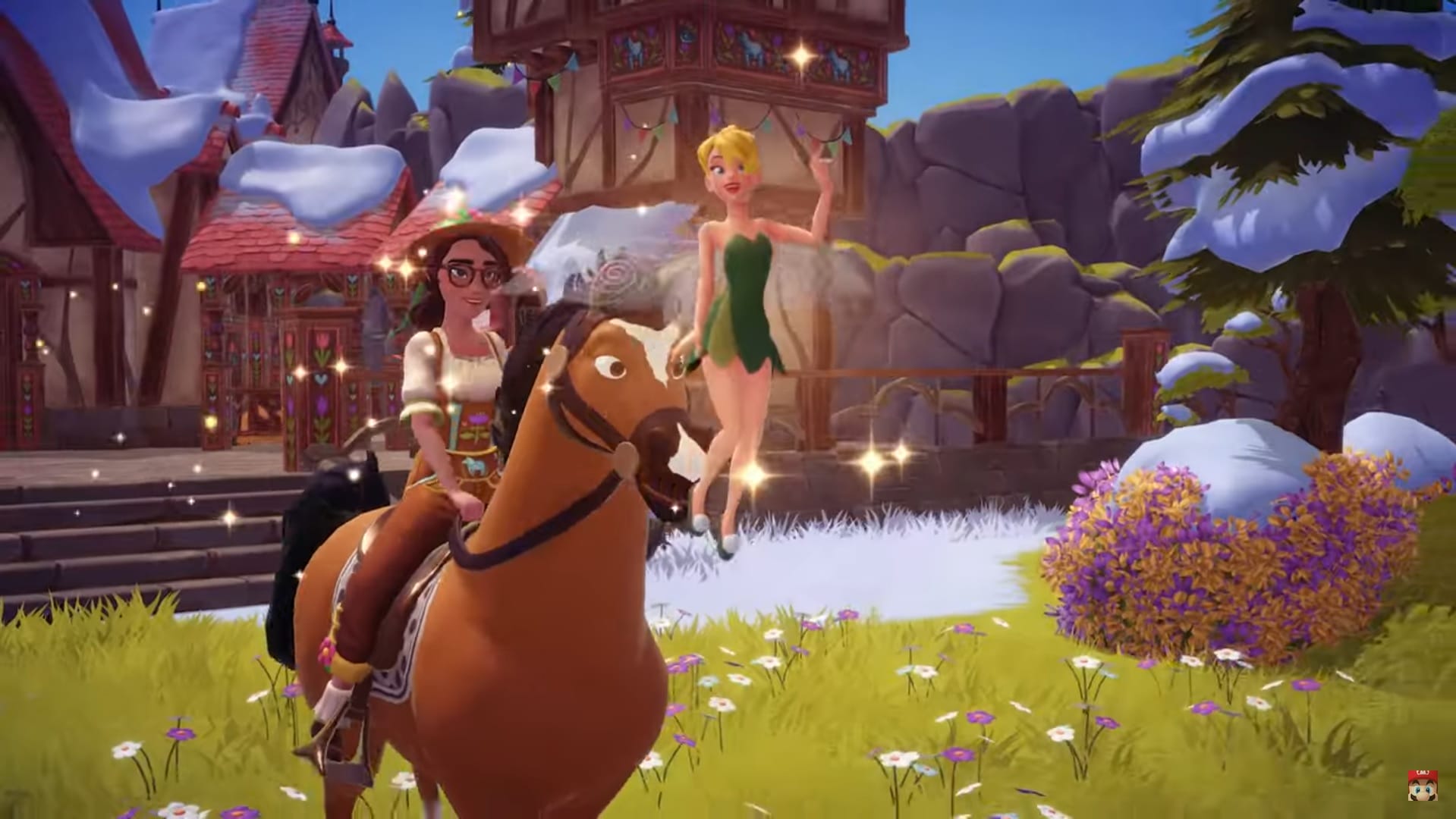
Task: Click the Mario channel watermark icon
Action: (x=1422, y=790)
